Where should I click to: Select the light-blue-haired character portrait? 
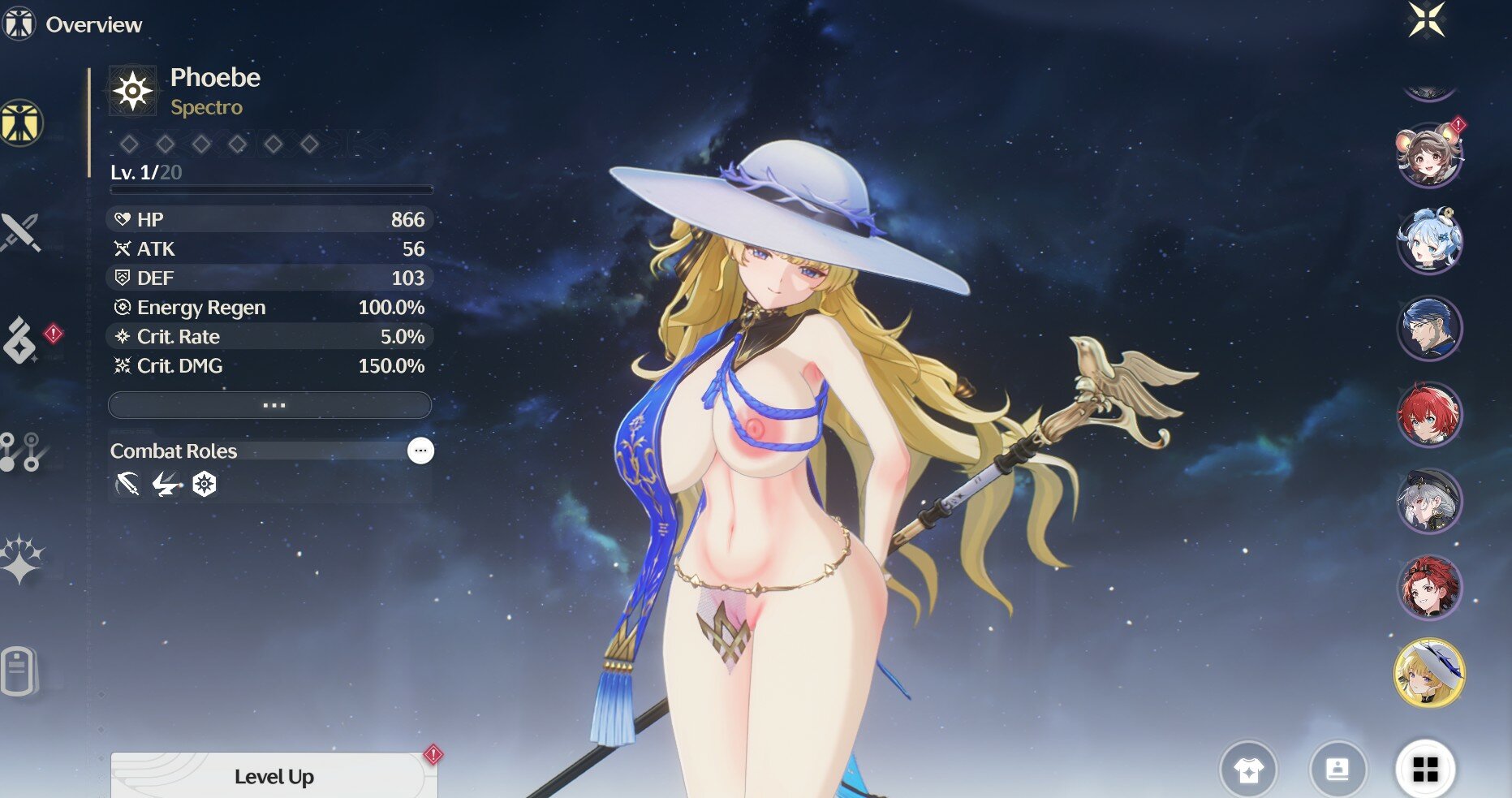[1429, 240]
